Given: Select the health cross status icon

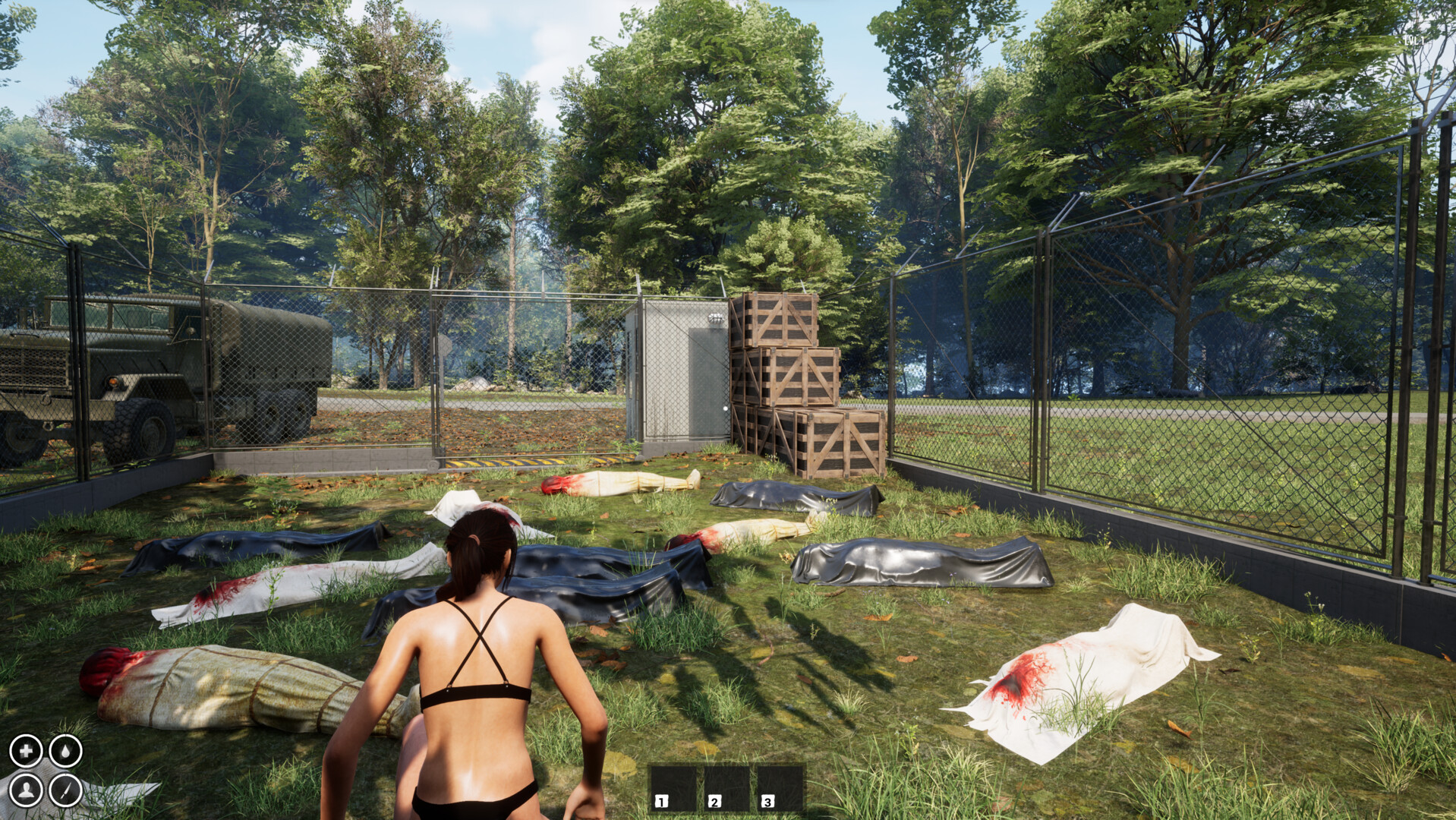Looking at the screenshot, I should pos(27,753).
